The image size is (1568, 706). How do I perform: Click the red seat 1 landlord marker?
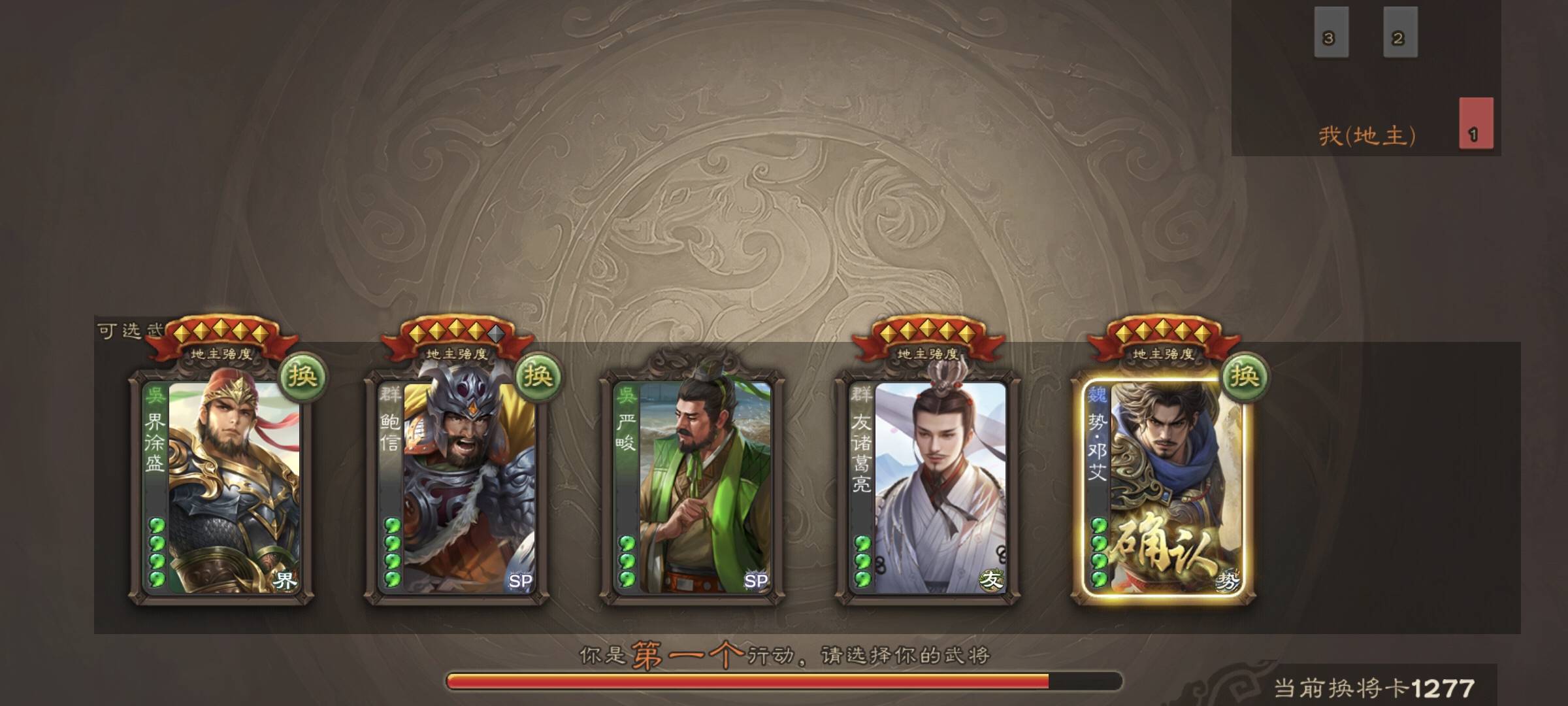tap(1476, 124)
